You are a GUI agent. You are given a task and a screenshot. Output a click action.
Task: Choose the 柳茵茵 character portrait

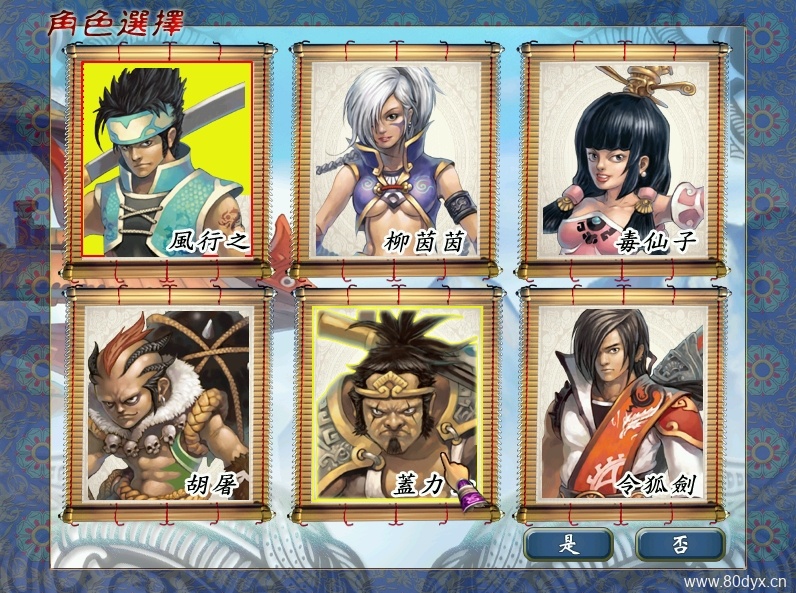pos(396,158)
